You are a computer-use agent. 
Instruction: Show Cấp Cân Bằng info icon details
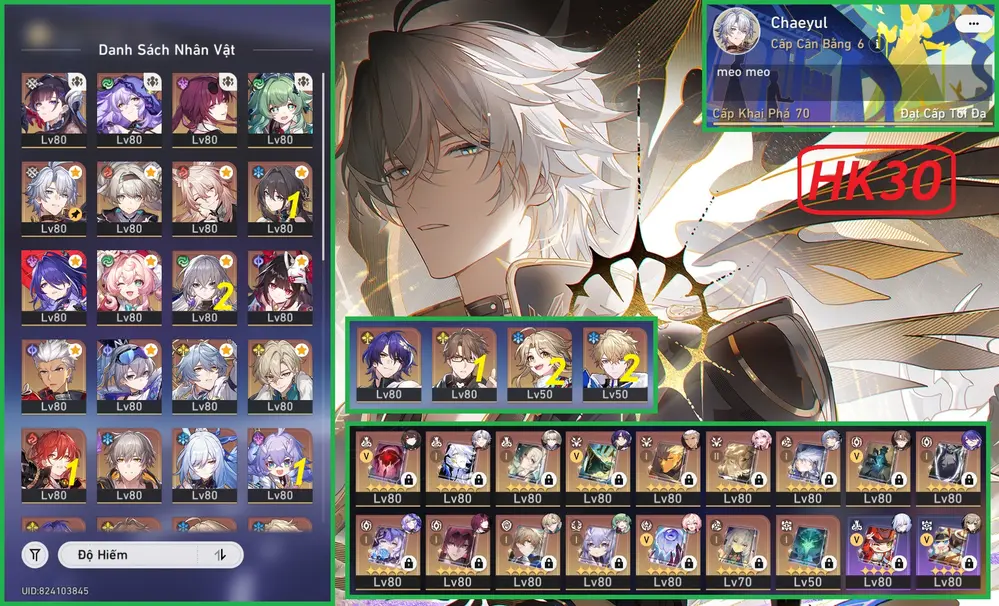(x=878, y=45)
